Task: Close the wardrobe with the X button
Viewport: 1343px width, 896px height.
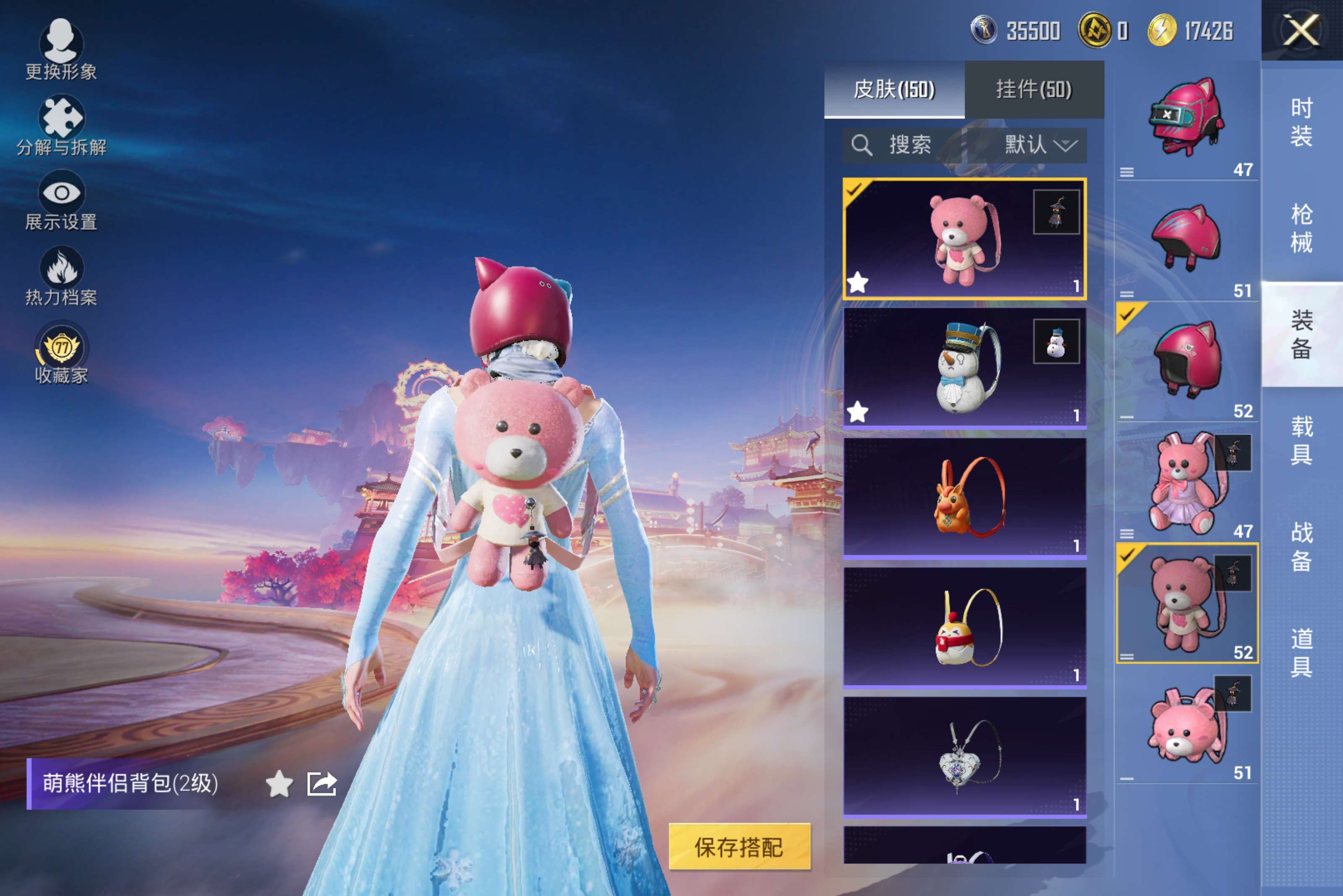Action: (1301, 30)
